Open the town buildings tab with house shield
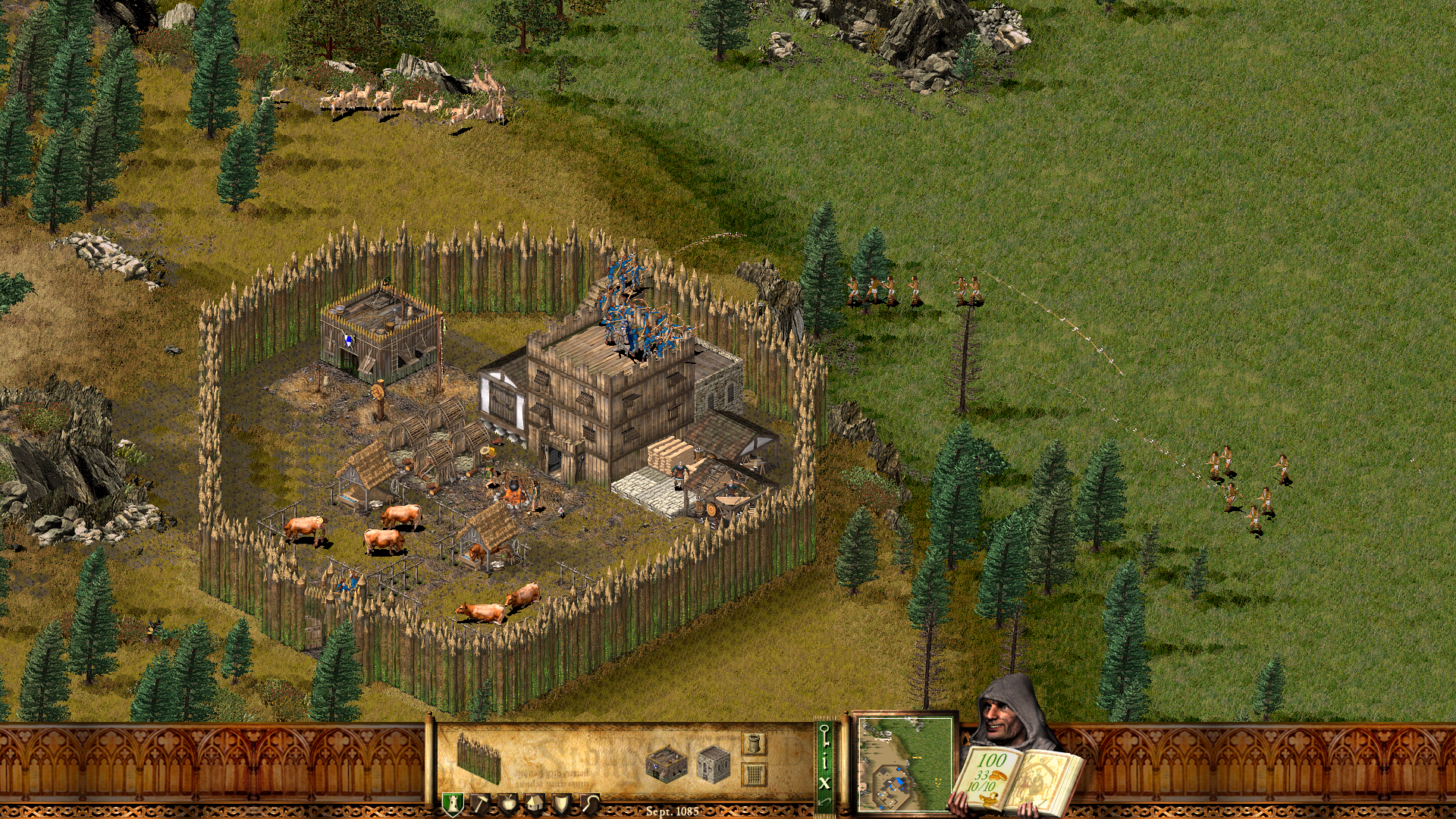Image resolution: width=1456 pixels, height=819 pixels. coord(535,802)
